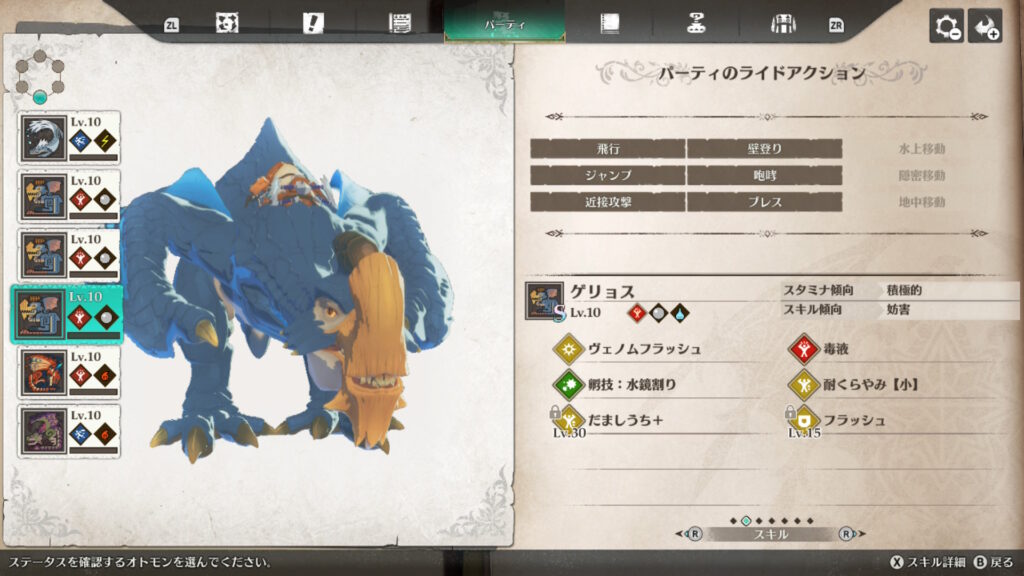Select the パーティ tab
The image size is (1024, 576).
pyautogui.click(x=504, y=22)
